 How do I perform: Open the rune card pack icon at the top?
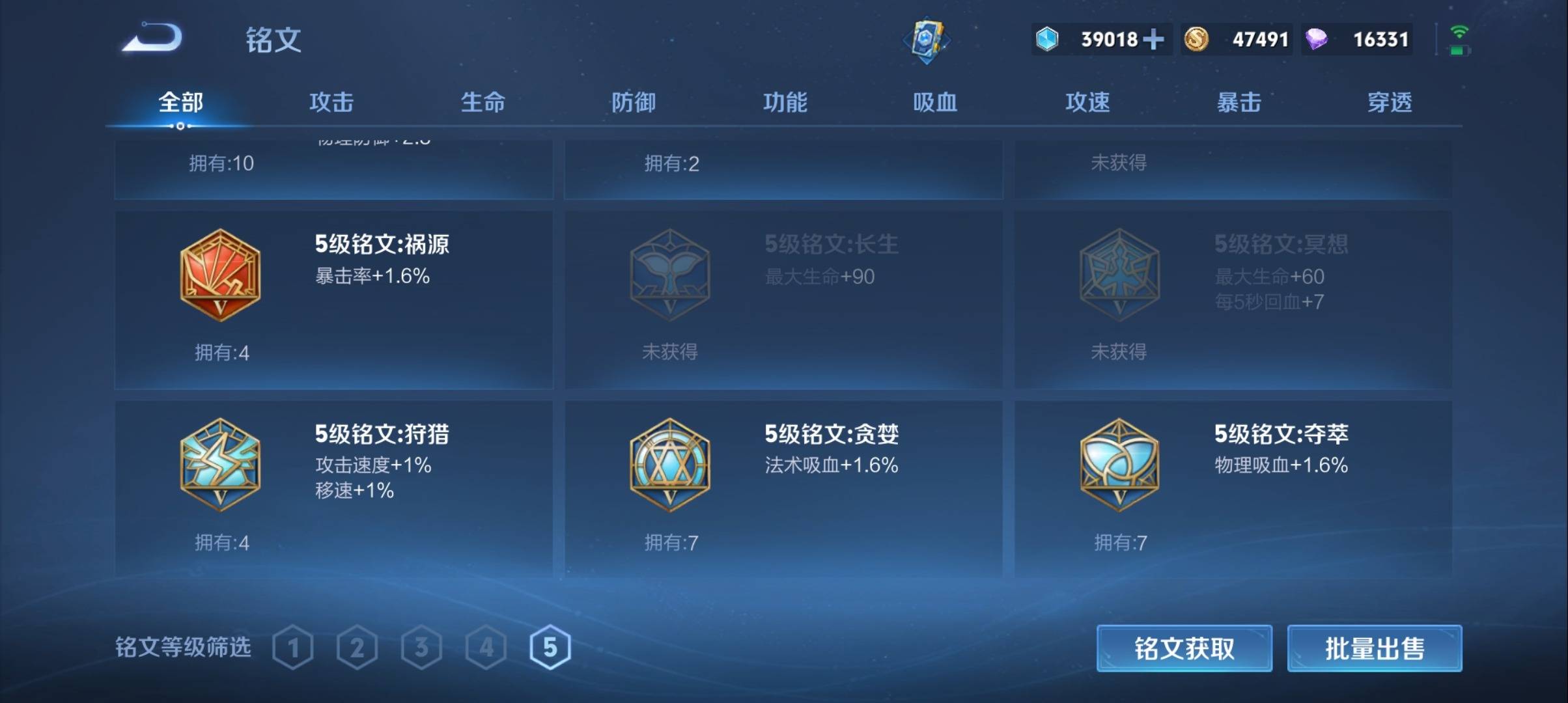(x=927, y=40)
